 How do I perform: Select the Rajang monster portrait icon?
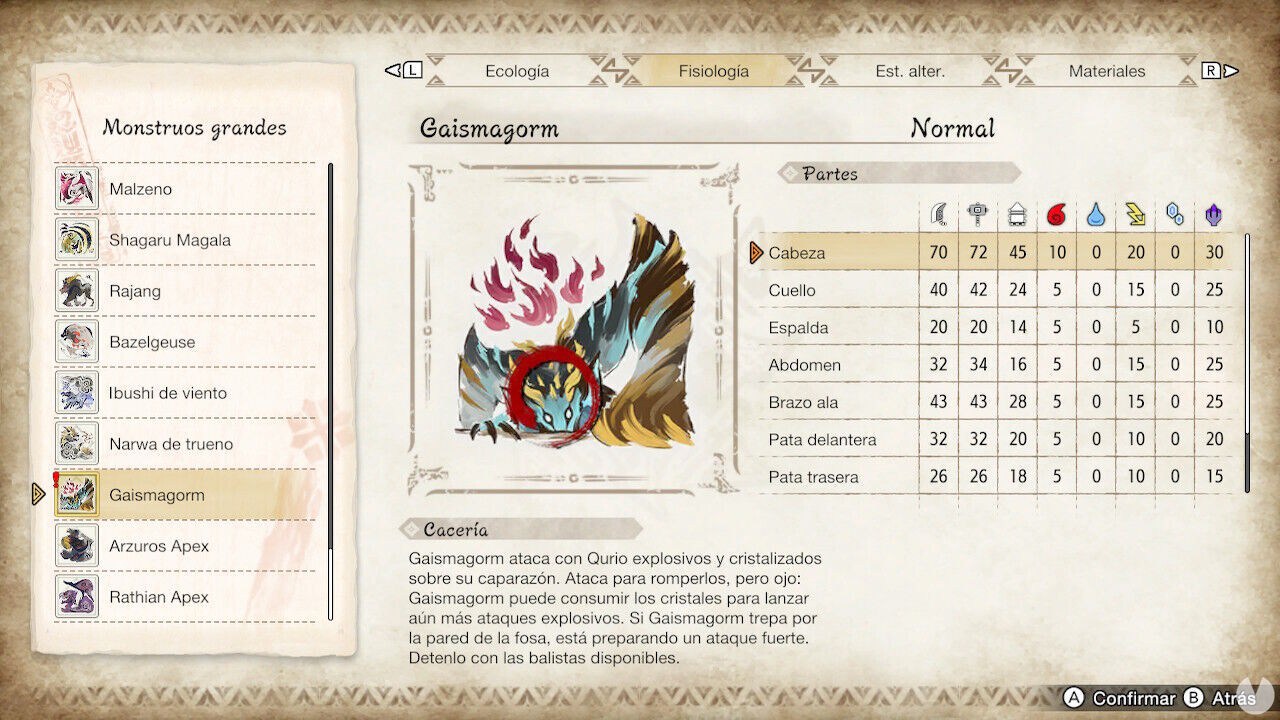tap(77, 290)
